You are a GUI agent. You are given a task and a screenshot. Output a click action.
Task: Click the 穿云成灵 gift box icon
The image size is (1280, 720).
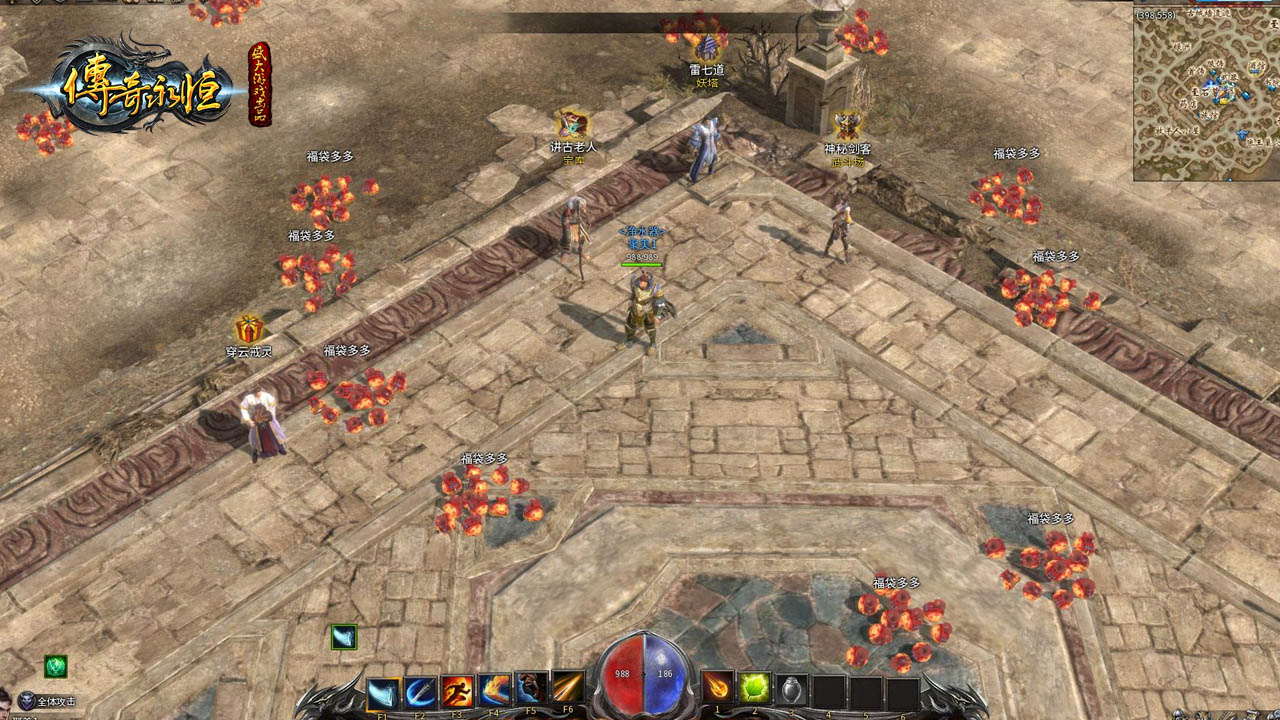pos(249,328)
